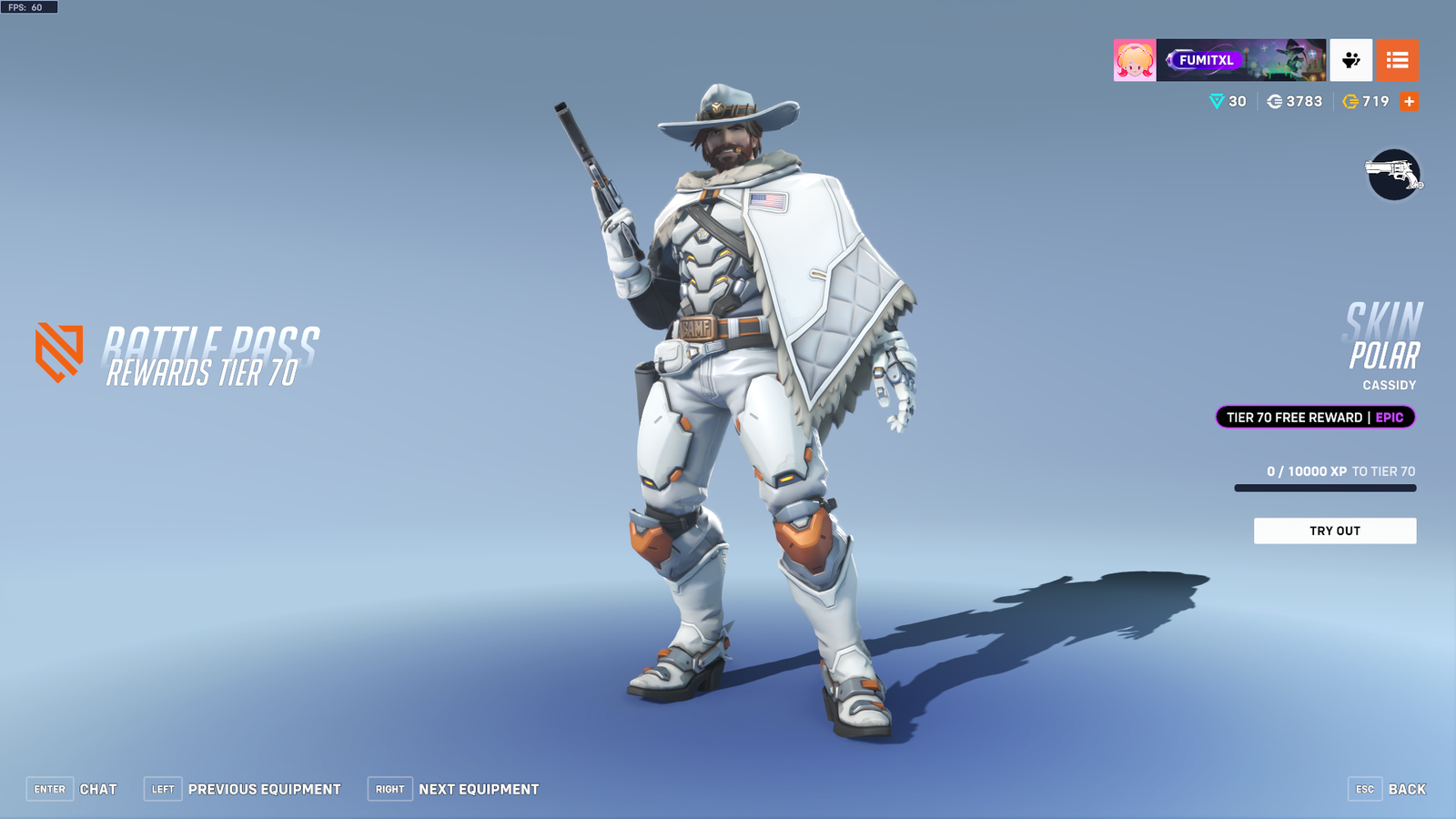Click the XP progress bar to Tier 70
The height and width of the screenshot is (819, 1456).
click(1324, 487)
